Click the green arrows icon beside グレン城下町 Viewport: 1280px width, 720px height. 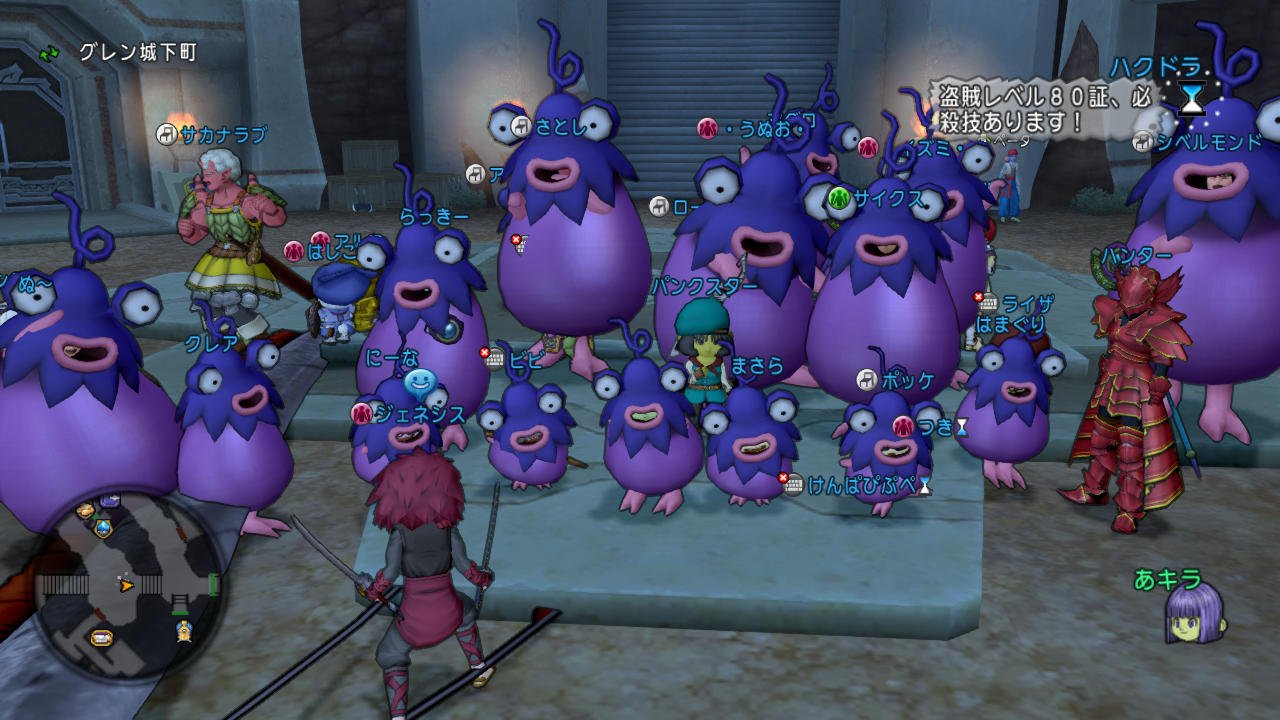tap(49, 52)
